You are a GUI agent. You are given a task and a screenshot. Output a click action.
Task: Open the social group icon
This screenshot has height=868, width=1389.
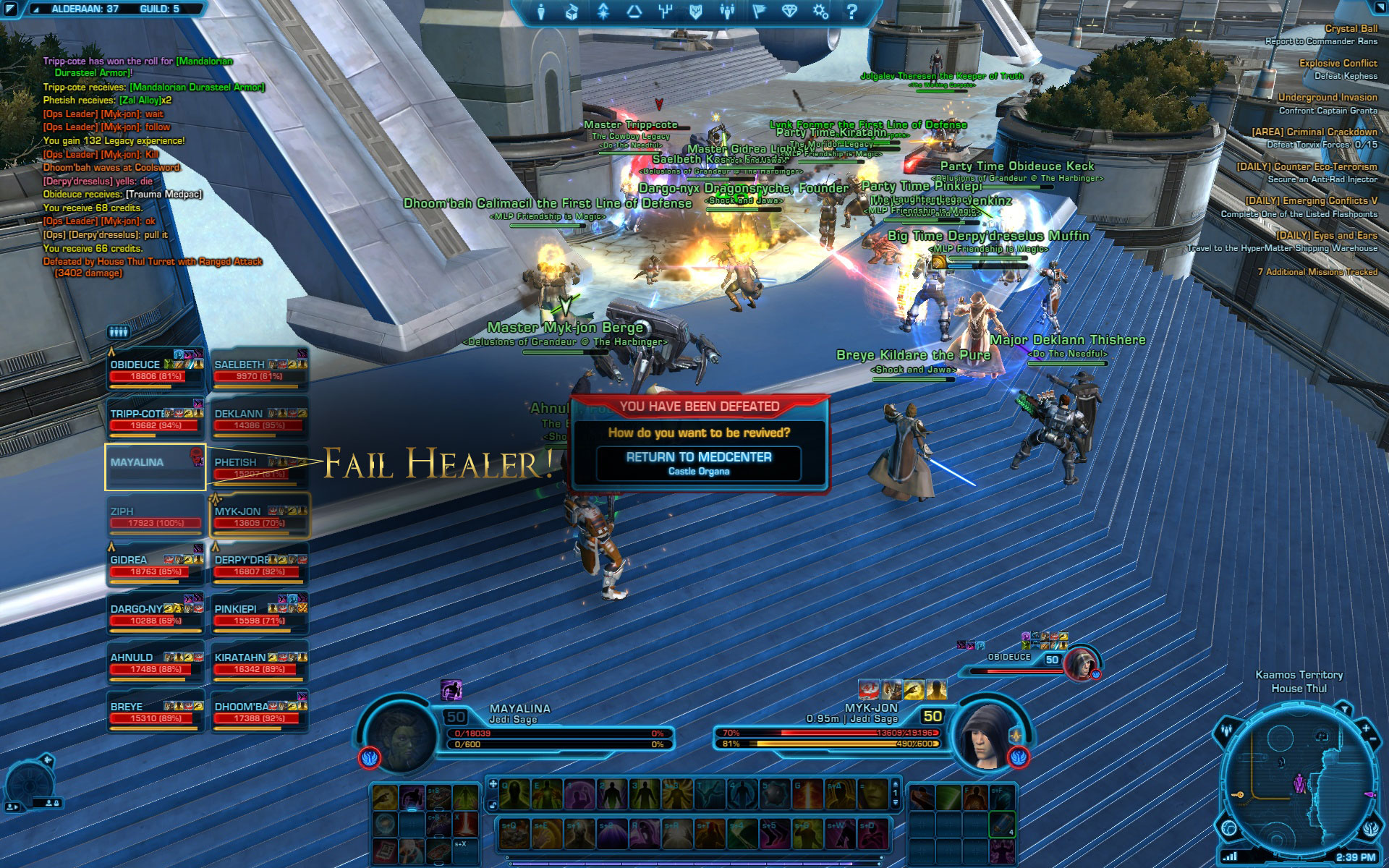point(727,12)
